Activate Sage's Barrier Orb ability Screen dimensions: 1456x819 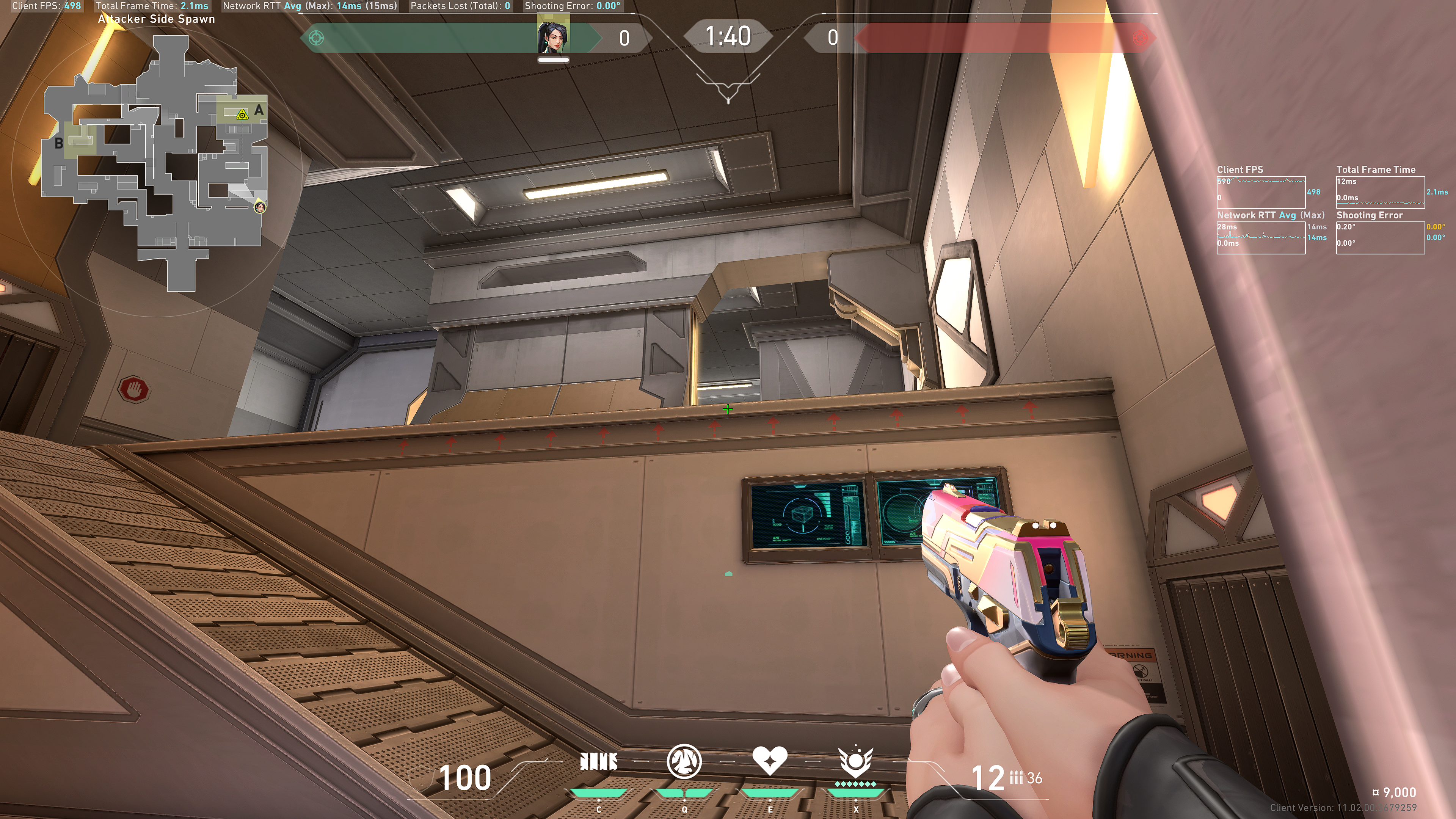click(599, 762)
